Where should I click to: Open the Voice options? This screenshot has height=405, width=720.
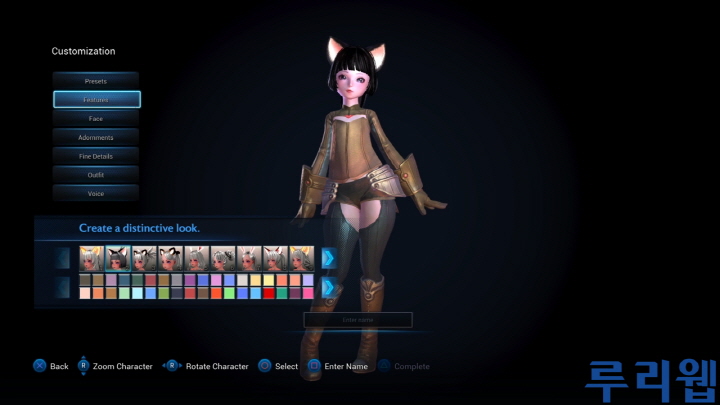coord(96,193)
